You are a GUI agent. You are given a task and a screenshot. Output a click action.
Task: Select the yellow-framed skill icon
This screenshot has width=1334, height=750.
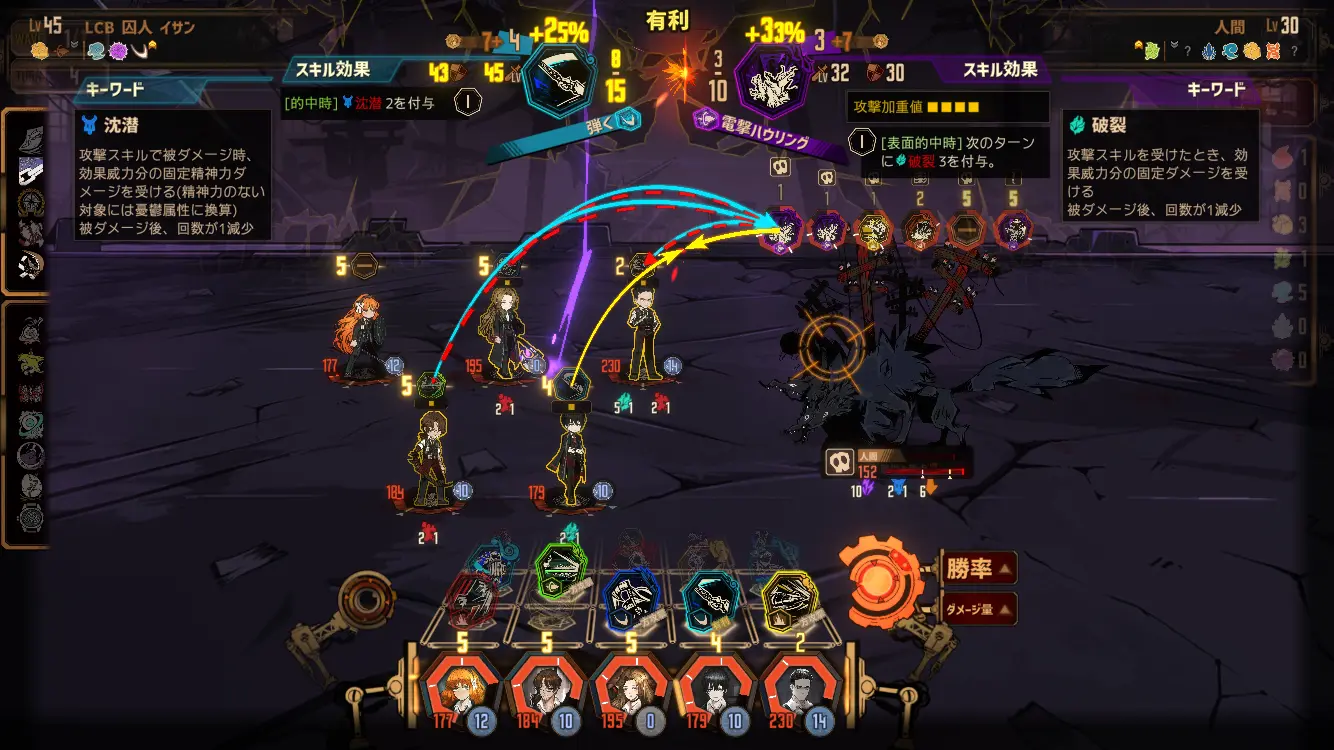point(790,600)
